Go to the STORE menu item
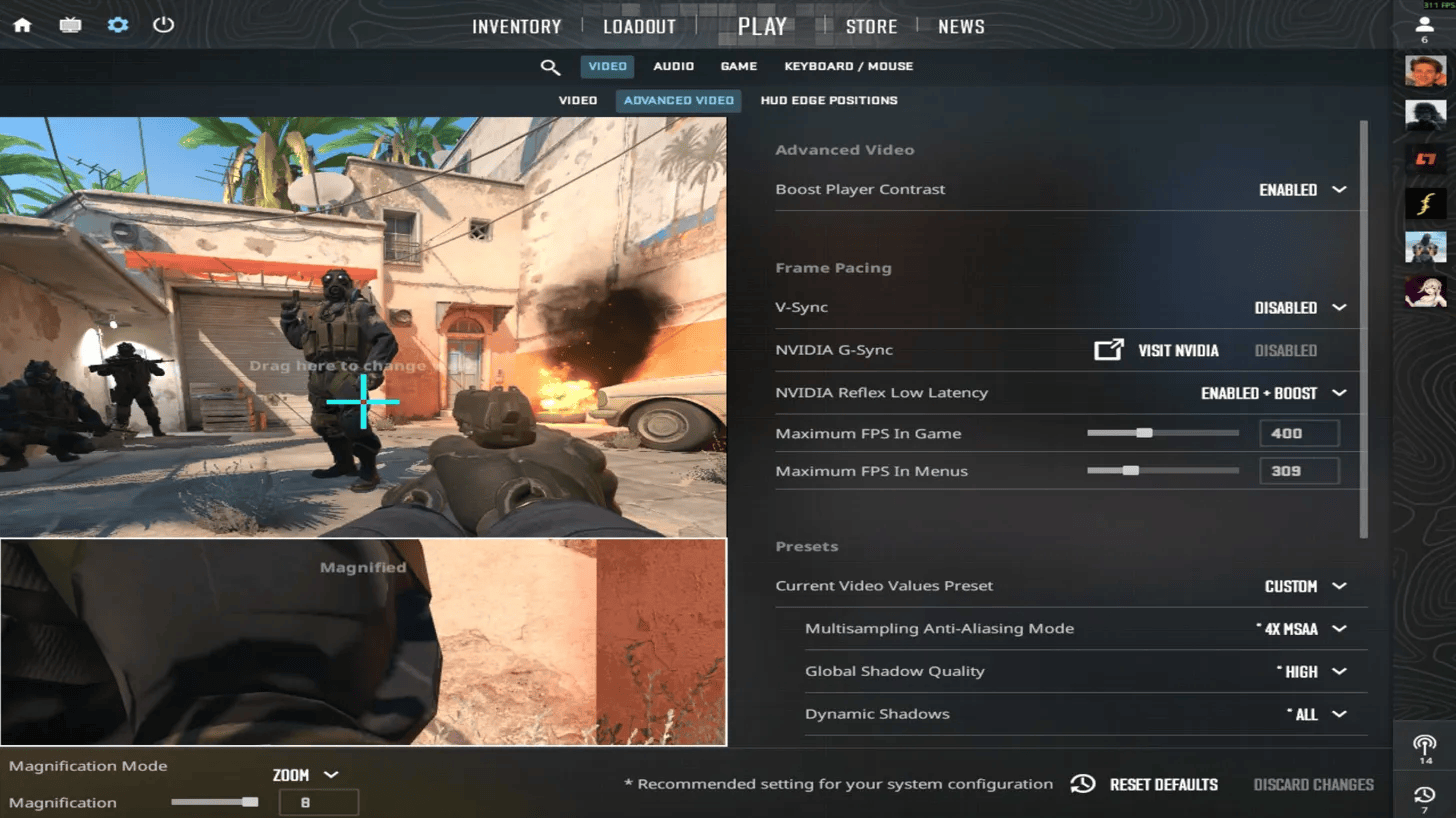This screenshot has width=1456, height=818. (x=871, y=26)
